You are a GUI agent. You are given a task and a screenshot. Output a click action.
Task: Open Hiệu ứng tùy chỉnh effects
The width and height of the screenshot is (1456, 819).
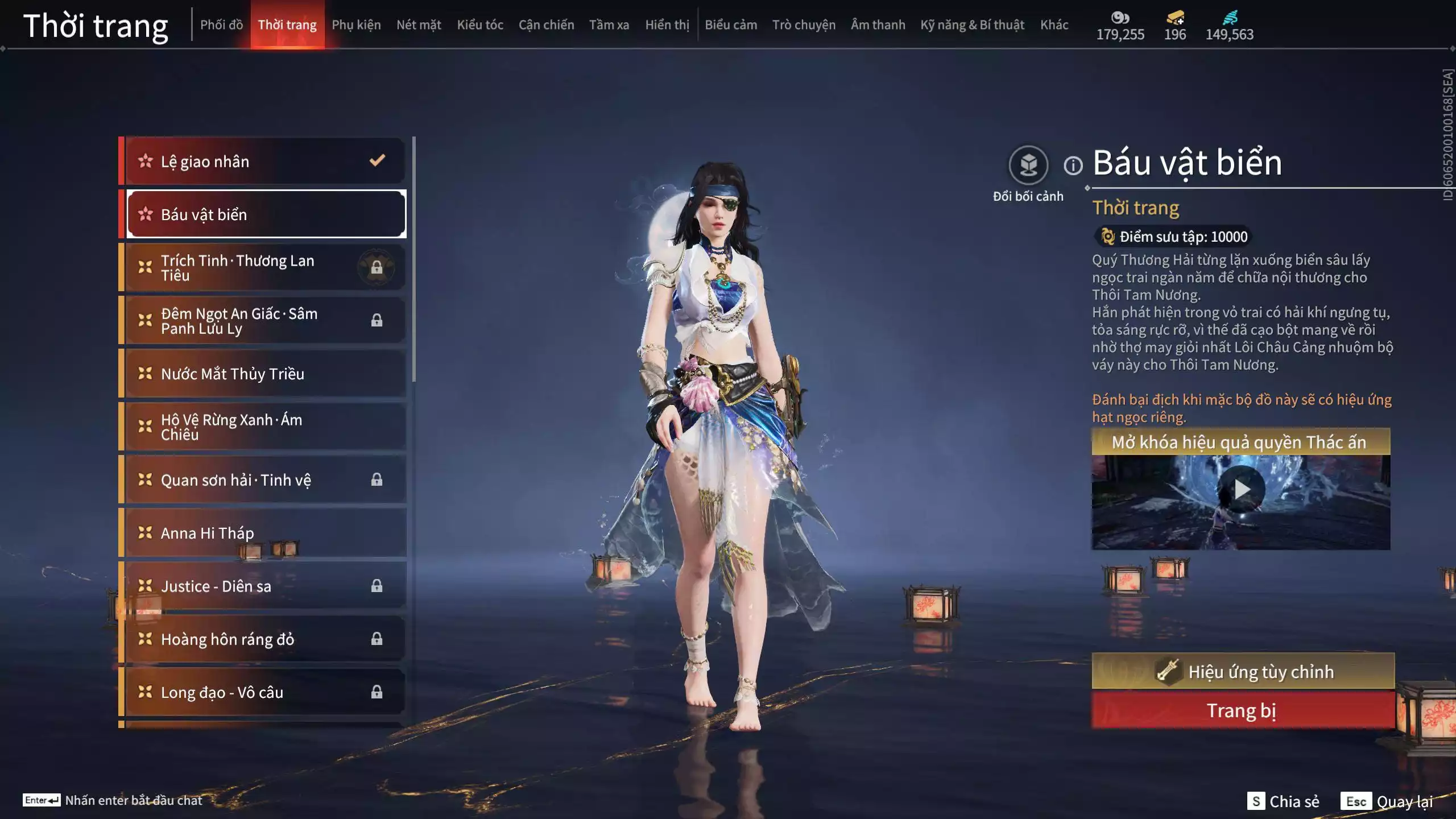(x=1243, y=672)
